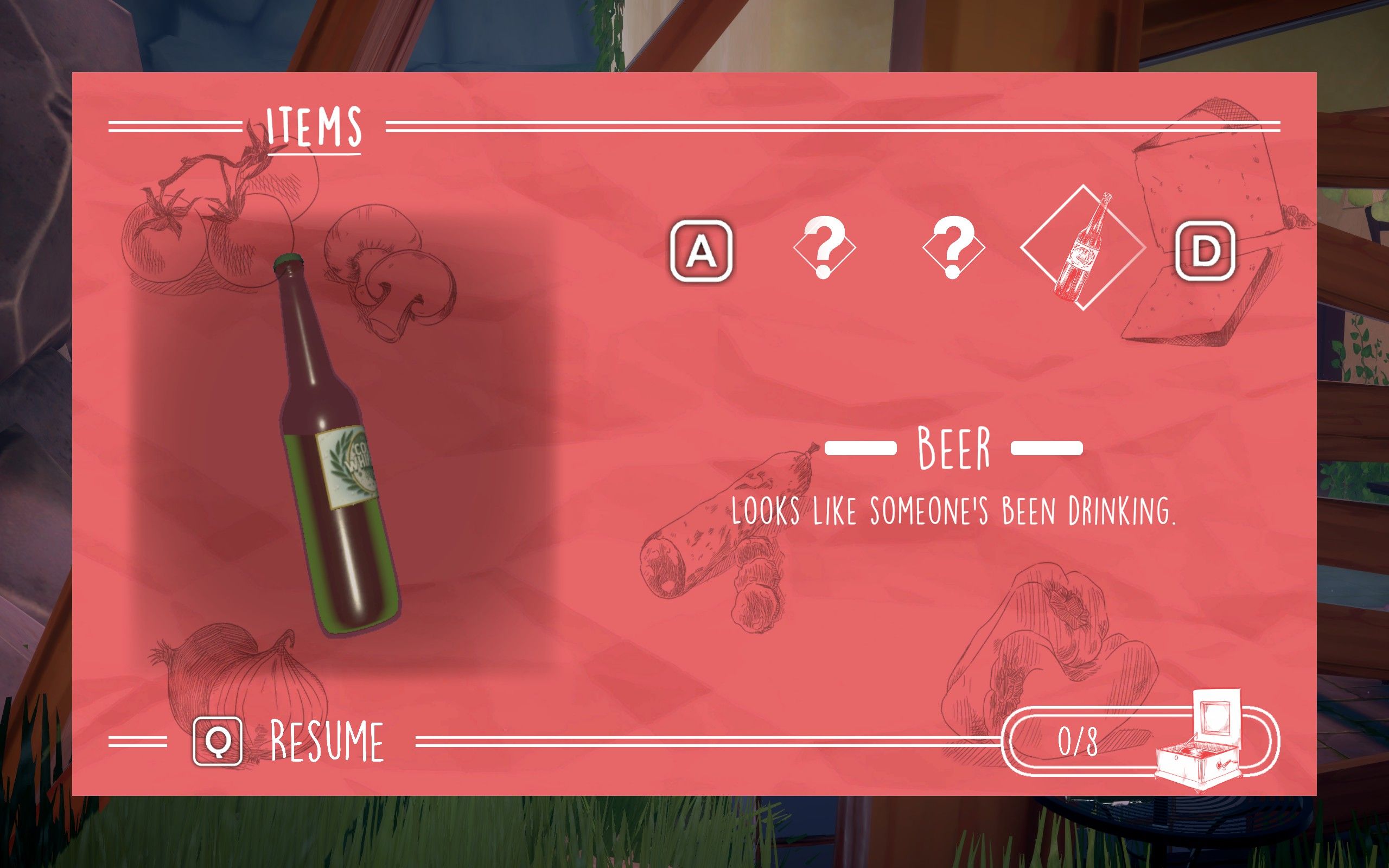Viewport: 1389px width, 868px height.
Task: Click the Resume label to resume
Action: tap(327, 741)
